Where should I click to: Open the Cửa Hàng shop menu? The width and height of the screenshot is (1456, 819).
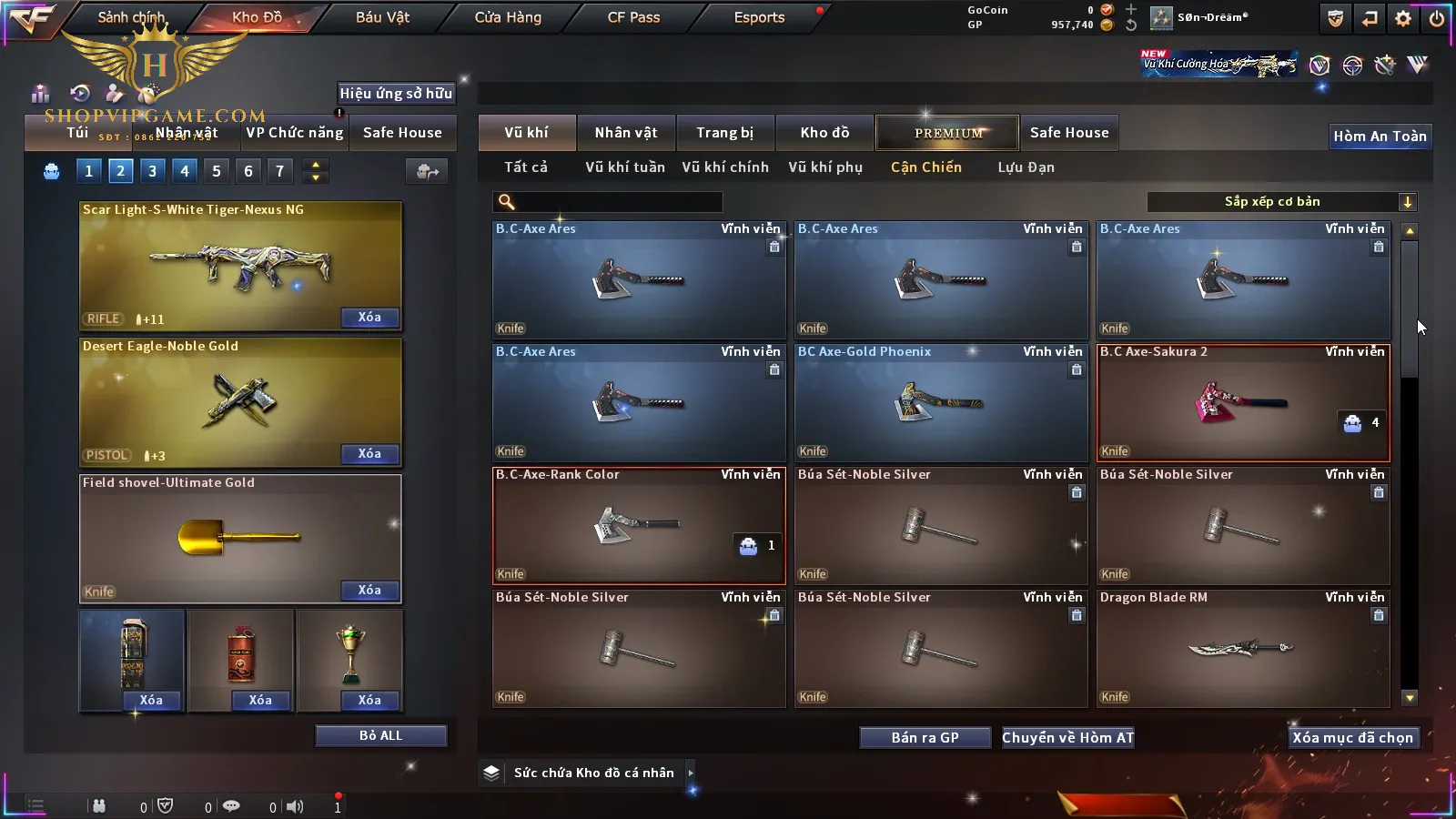click(x=508, y=17)
